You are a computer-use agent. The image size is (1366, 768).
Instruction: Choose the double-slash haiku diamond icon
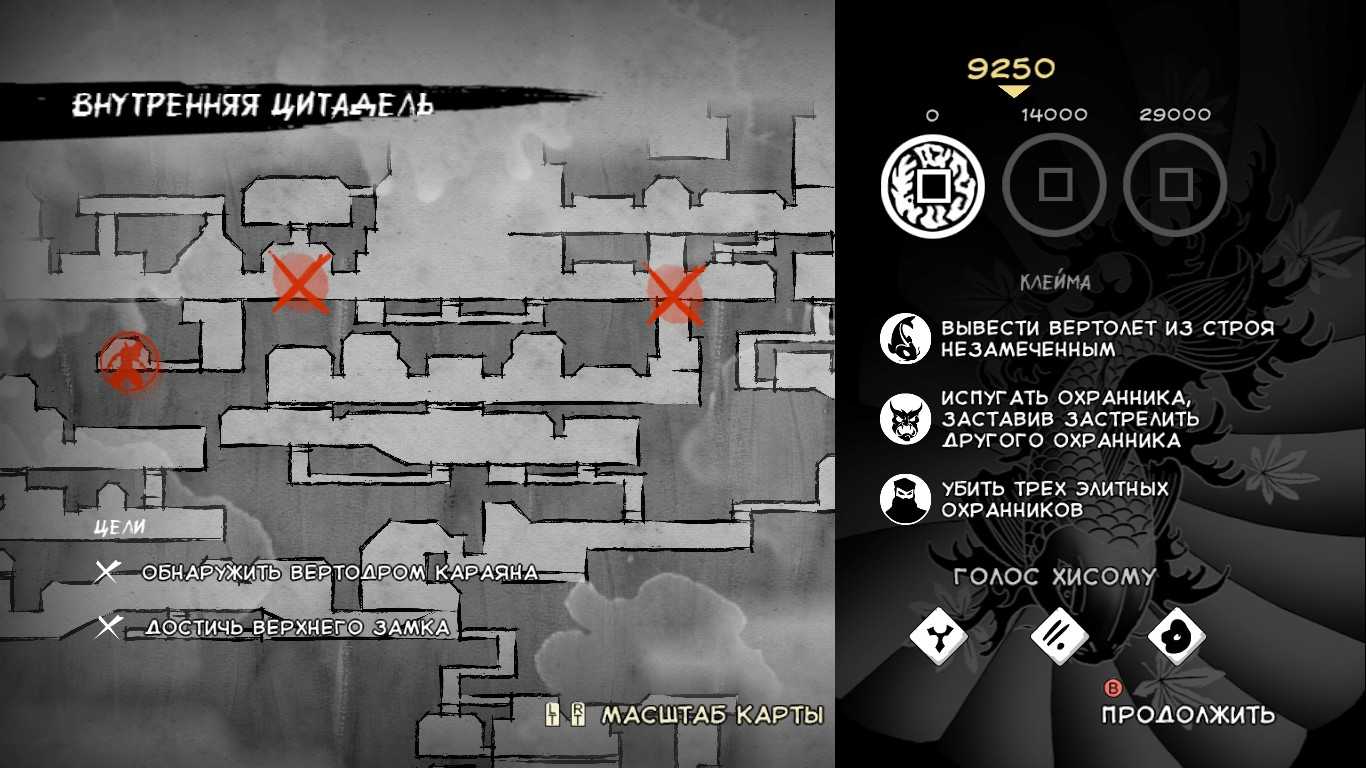[x=1059, y=634]
